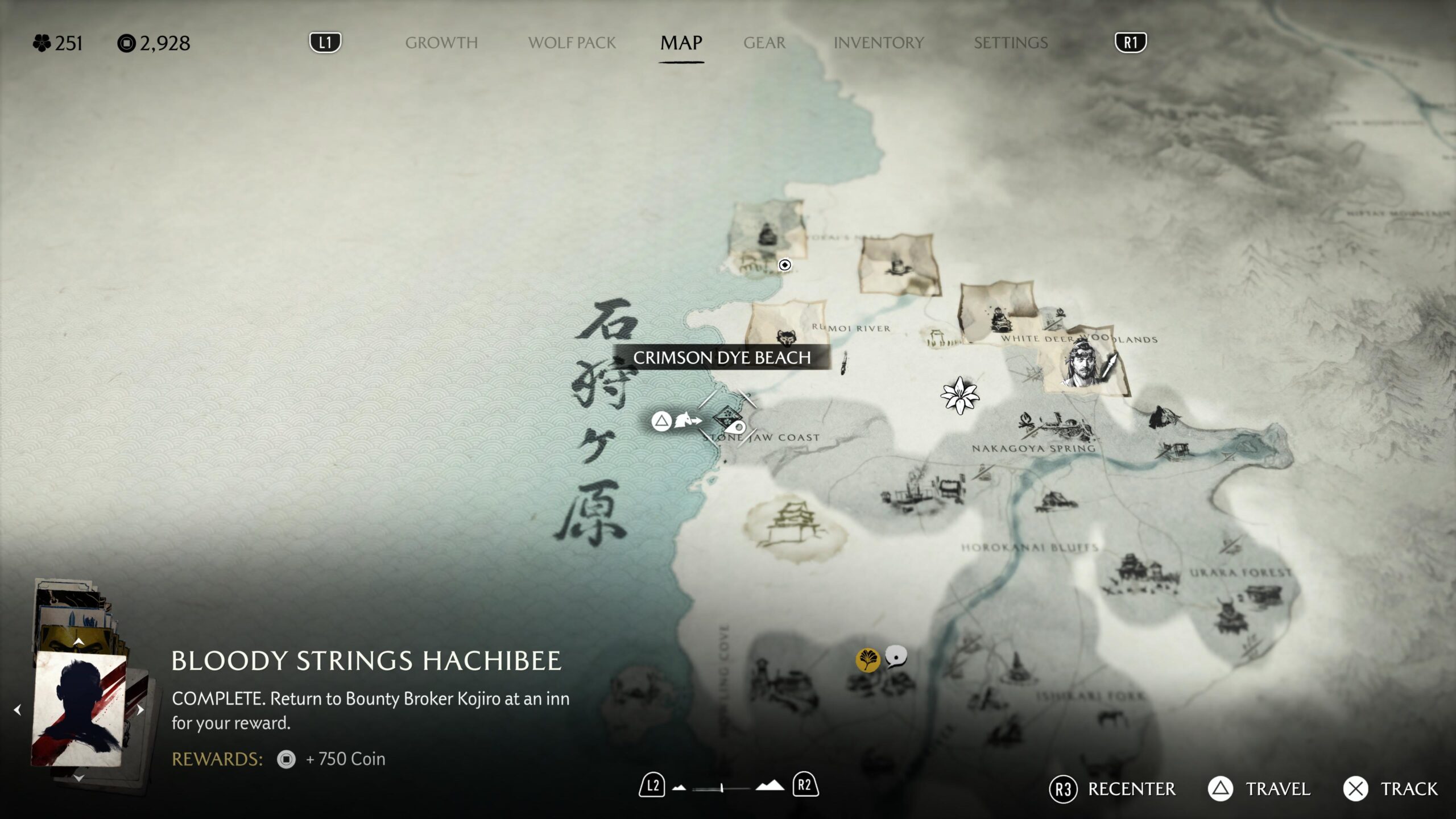Click the small circular dot marker
1456x819 pixels.
[x=784, y=265]
